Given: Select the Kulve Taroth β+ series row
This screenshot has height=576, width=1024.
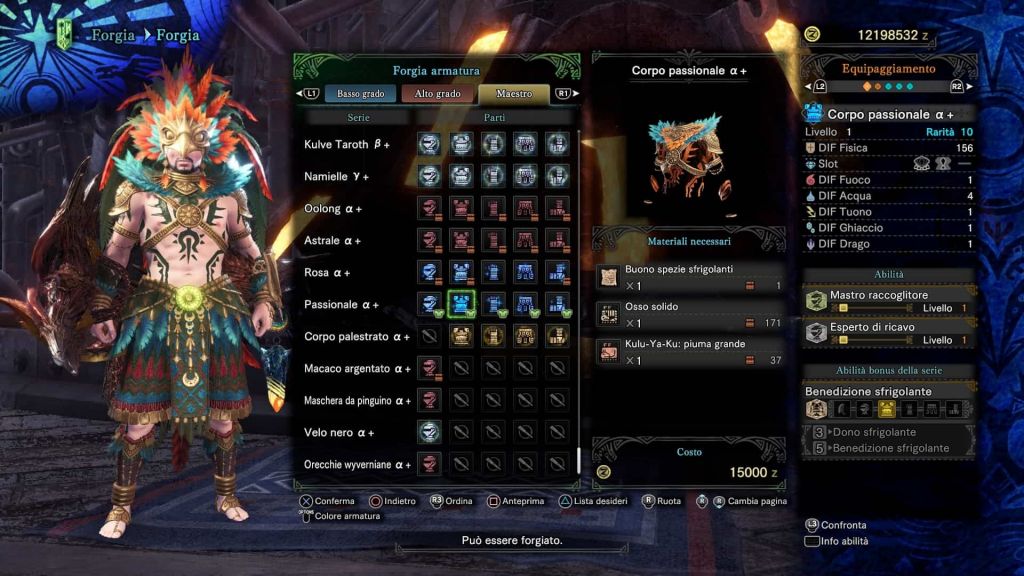Looking at the screenshot, I should pyautogui.click(x=347, y=145).
